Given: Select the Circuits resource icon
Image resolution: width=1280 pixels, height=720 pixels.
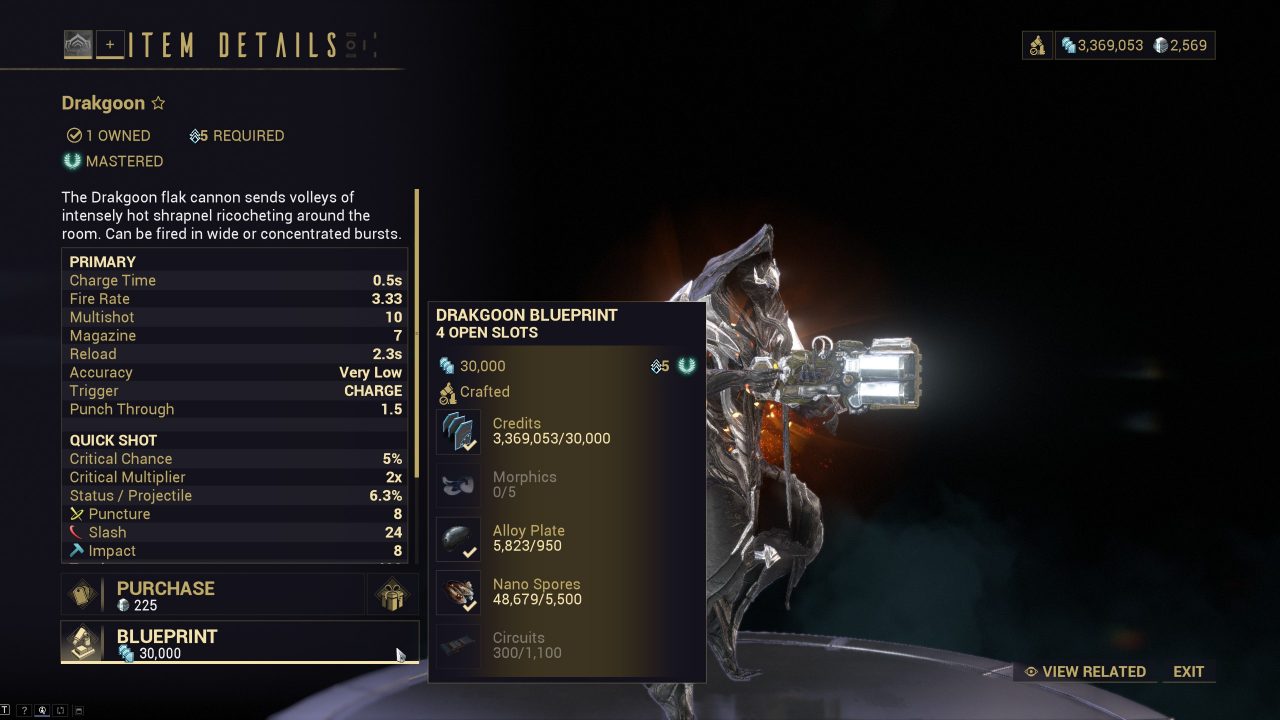Looking at the screenshot, I should [457, 646].
